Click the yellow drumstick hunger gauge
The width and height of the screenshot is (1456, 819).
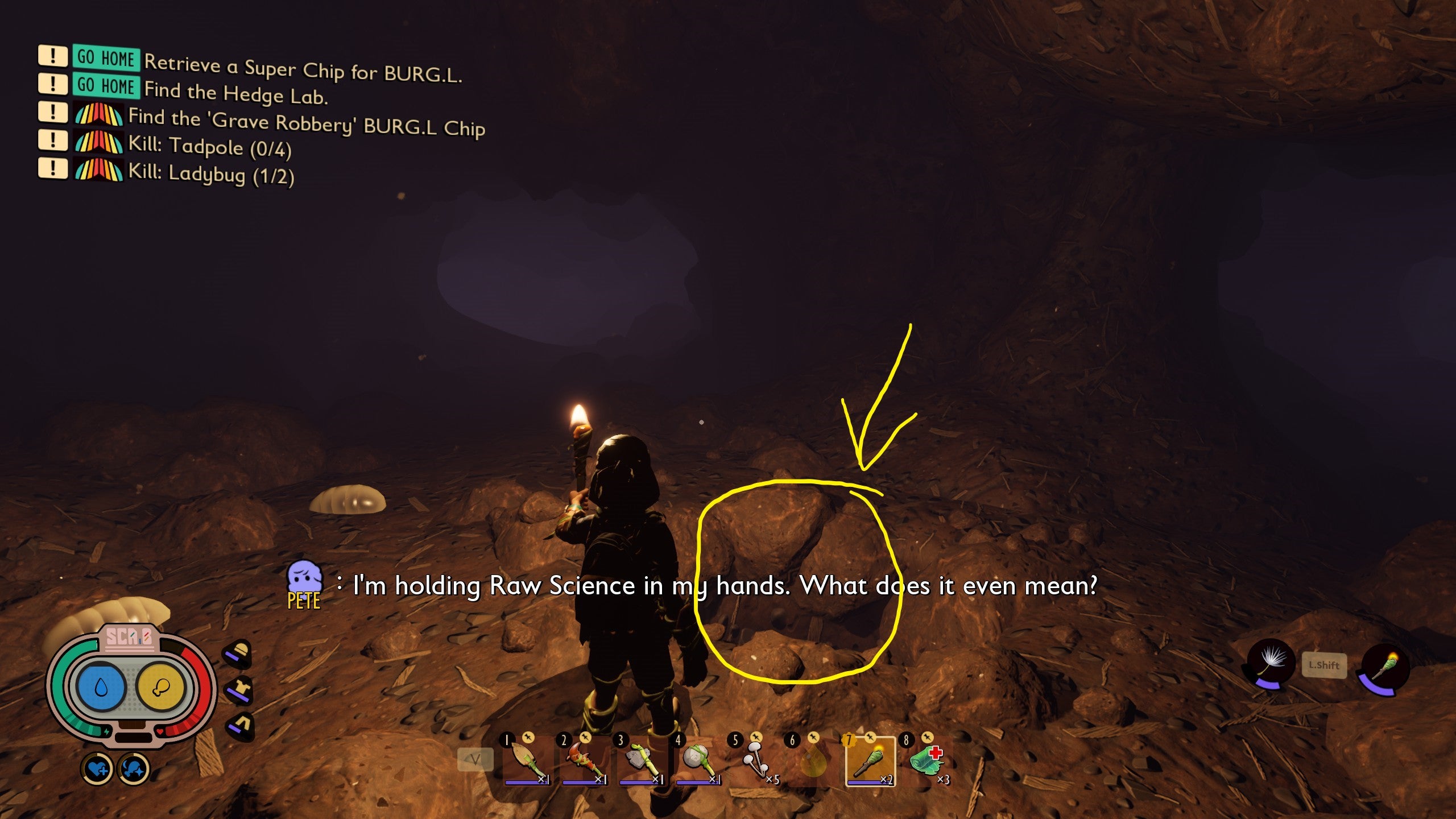[161, 687]
